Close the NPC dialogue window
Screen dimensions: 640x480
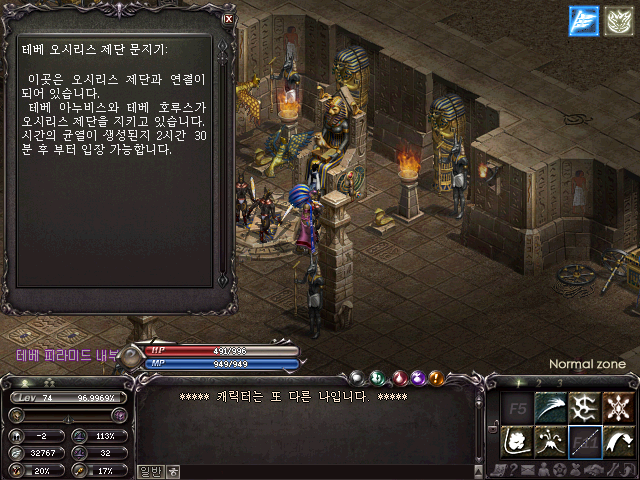(x=229, y=18)
